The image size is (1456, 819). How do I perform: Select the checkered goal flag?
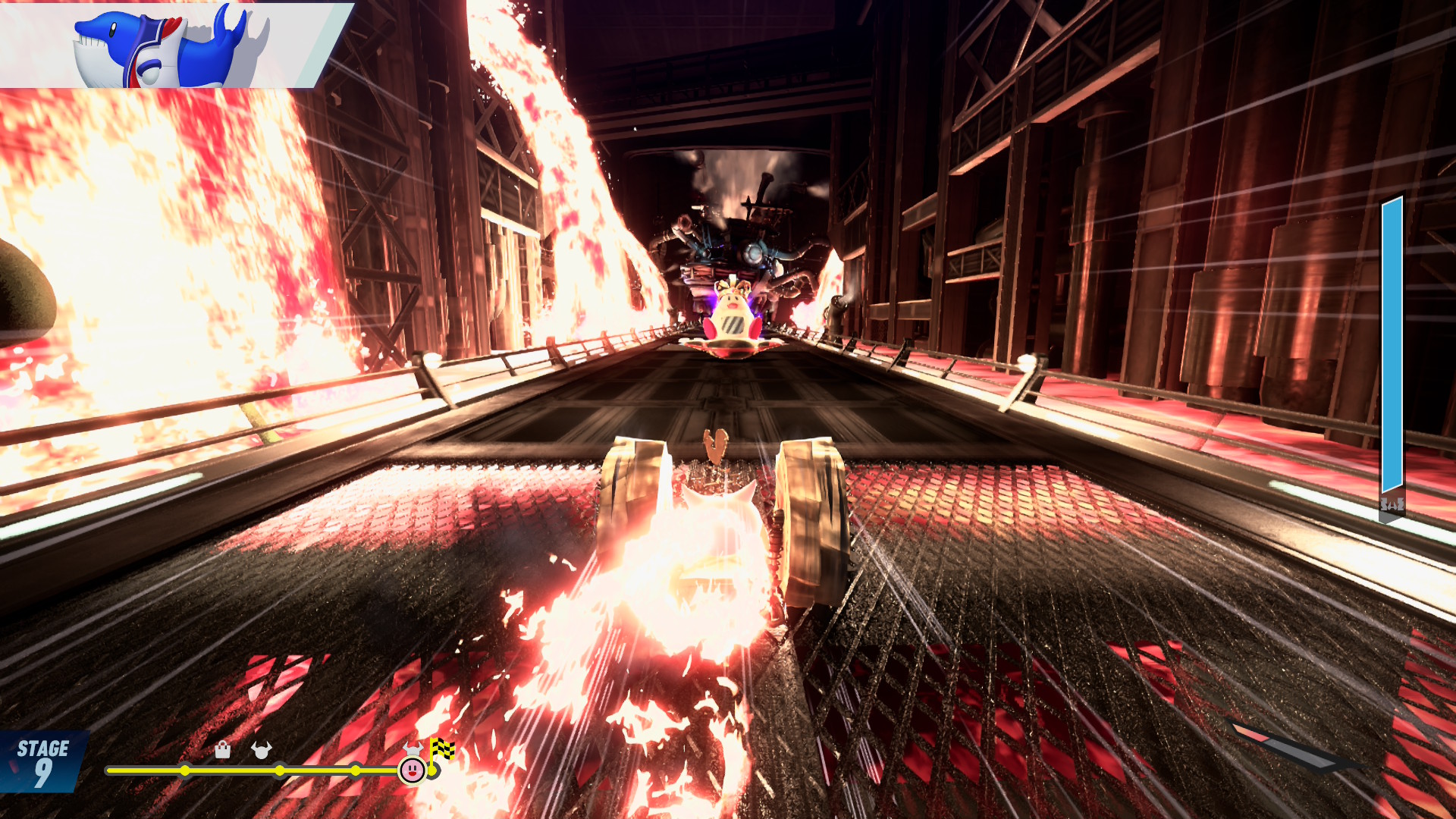coord(442,749)
